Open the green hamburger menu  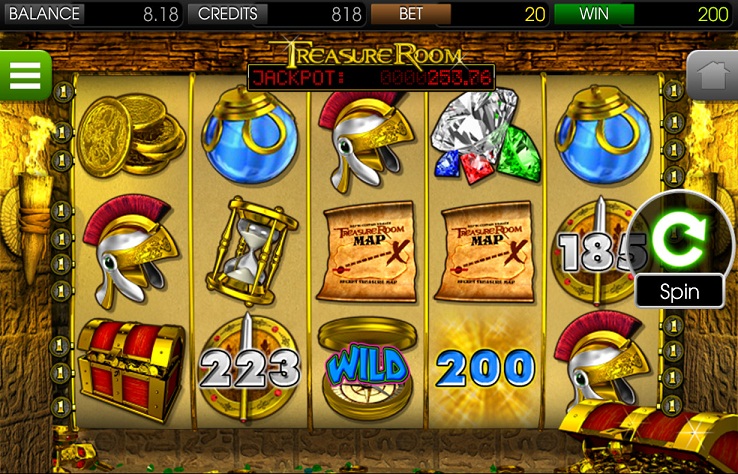pyautogui.click(x=24, y=74)
